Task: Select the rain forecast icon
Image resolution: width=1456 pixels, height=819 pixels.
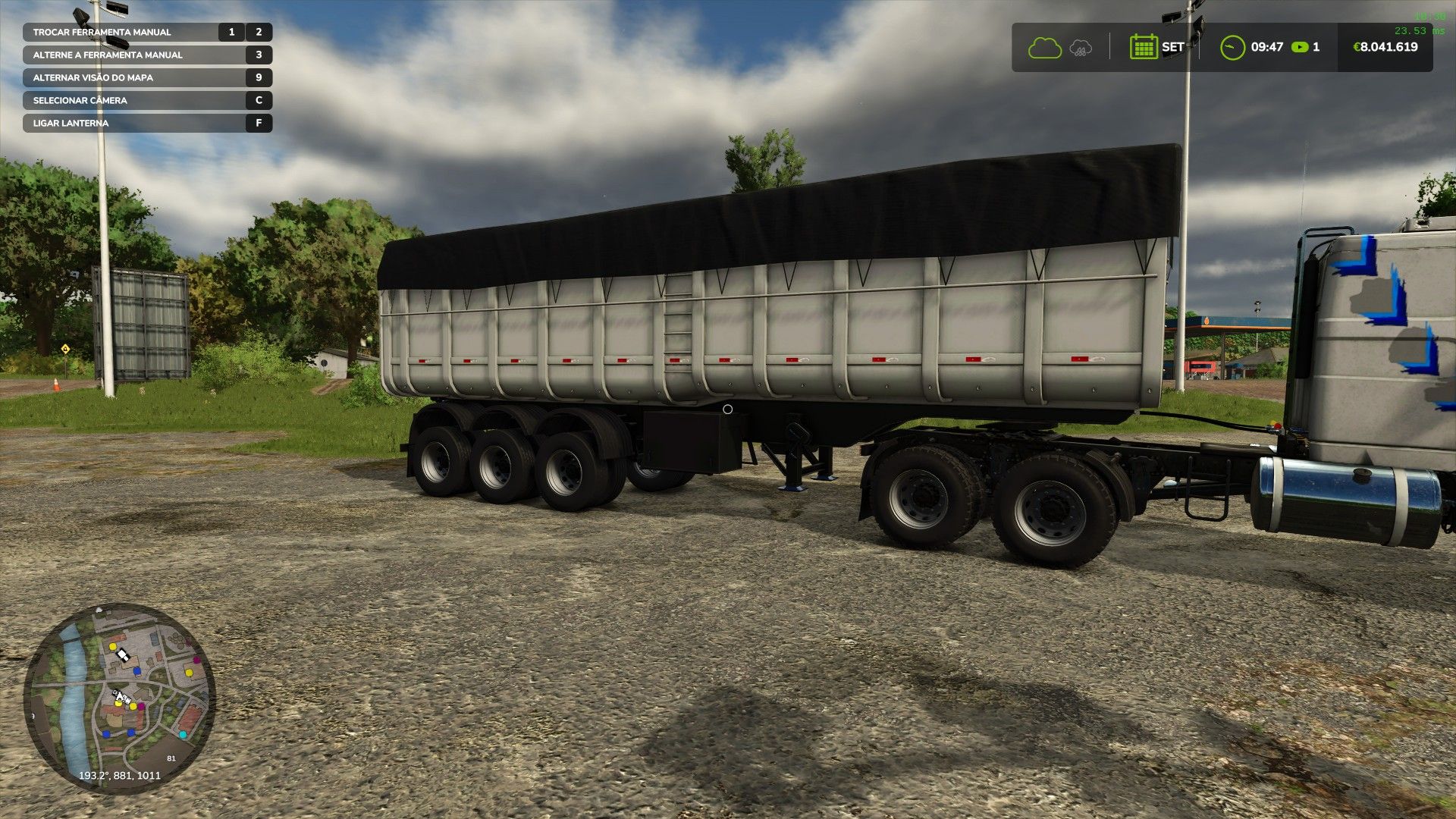Action: coord(1081,49)
